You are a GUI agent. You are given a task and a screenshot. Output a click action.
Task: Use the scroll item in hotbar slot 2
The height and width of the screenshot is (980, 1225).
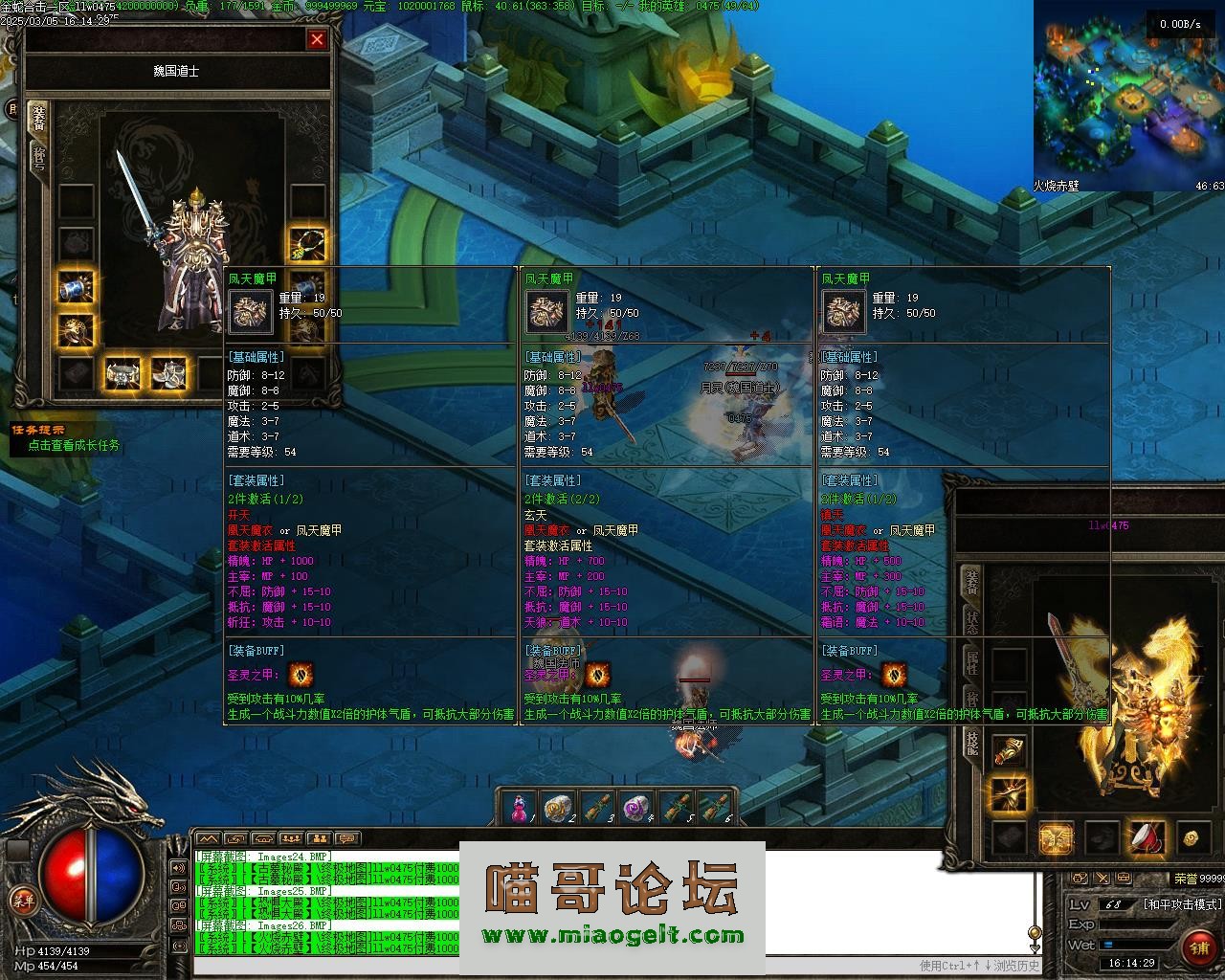pyautogui.click(x=557, y=808)
